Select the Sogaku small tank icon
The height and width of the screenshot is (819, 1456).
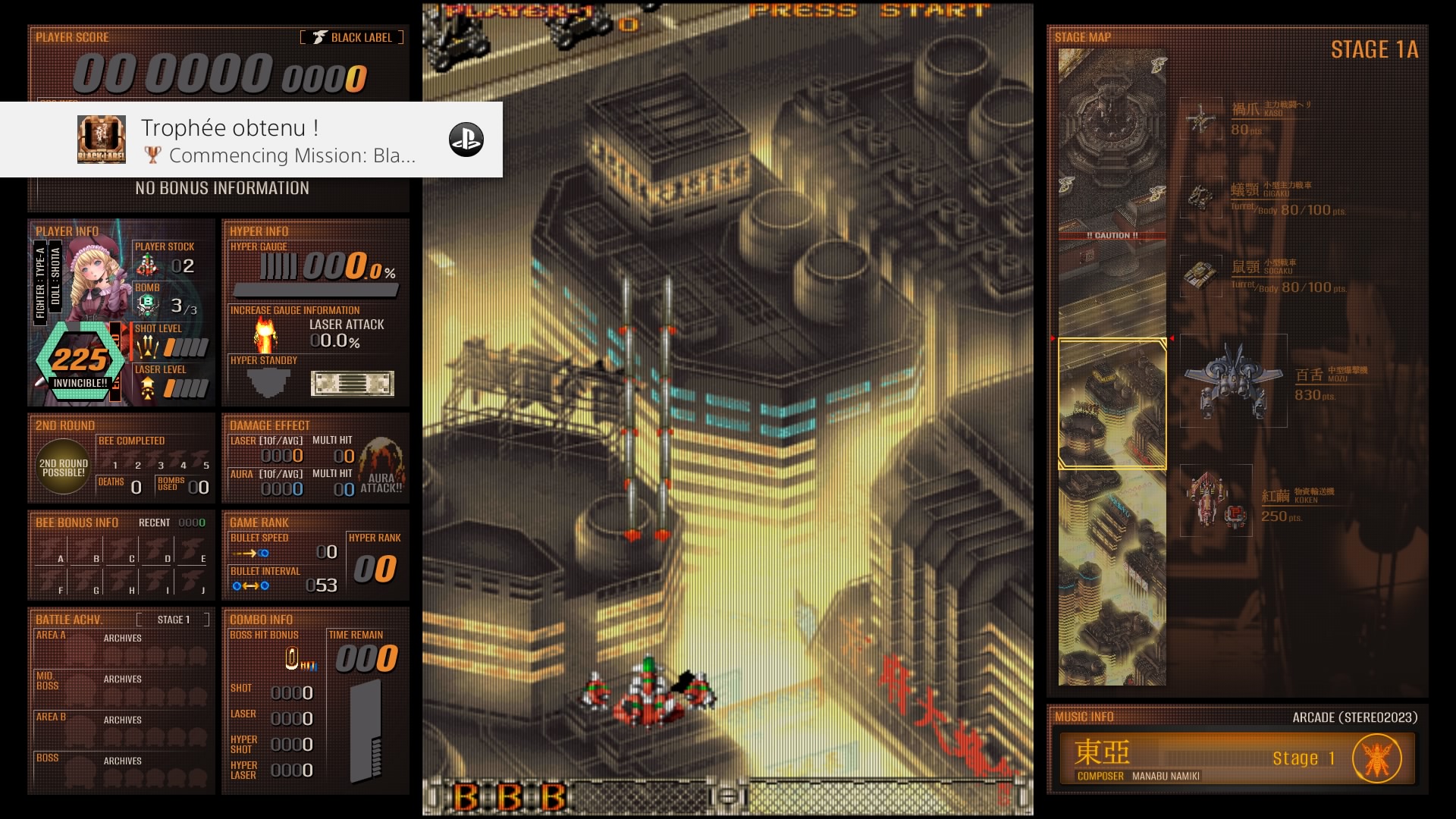point(1201,275)
